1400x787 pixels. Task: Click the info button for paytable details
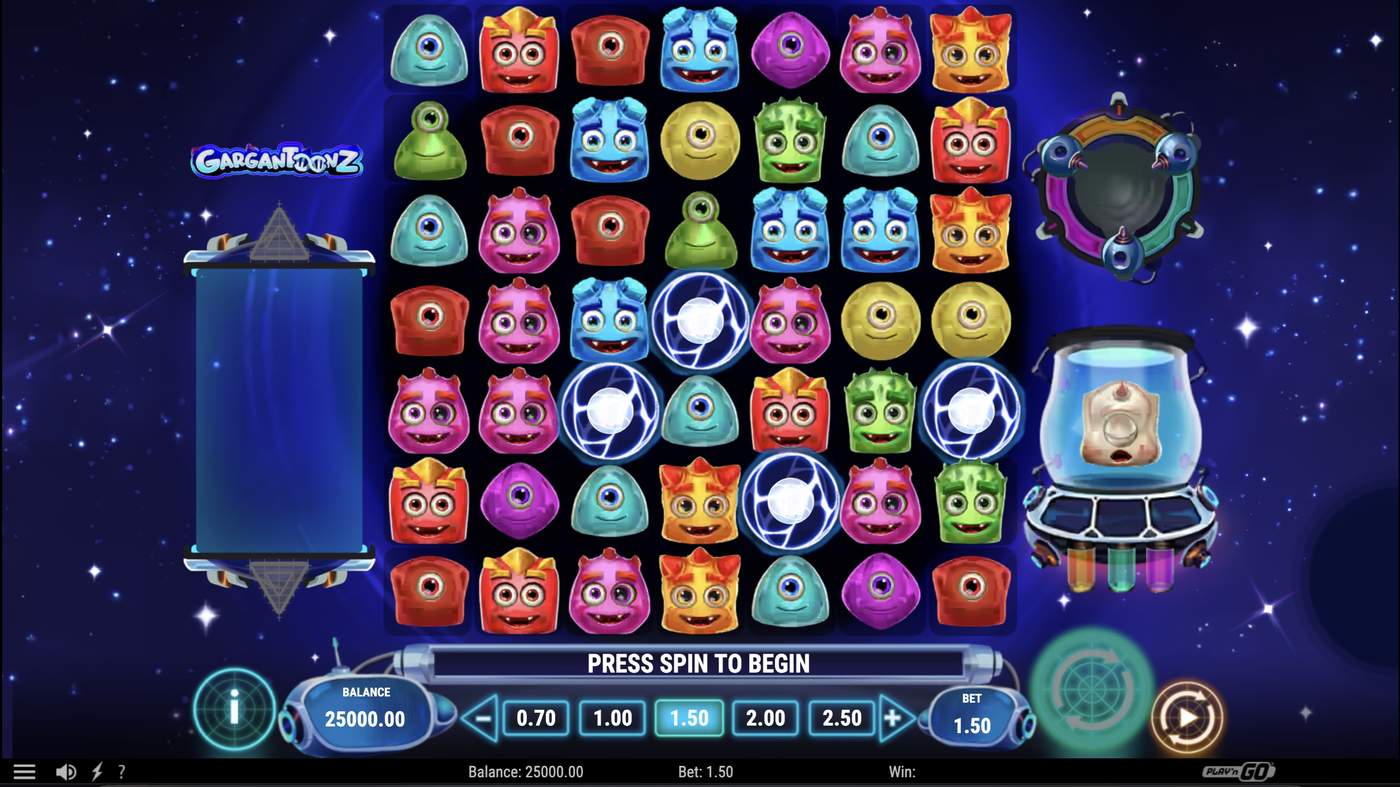(233, 709)
